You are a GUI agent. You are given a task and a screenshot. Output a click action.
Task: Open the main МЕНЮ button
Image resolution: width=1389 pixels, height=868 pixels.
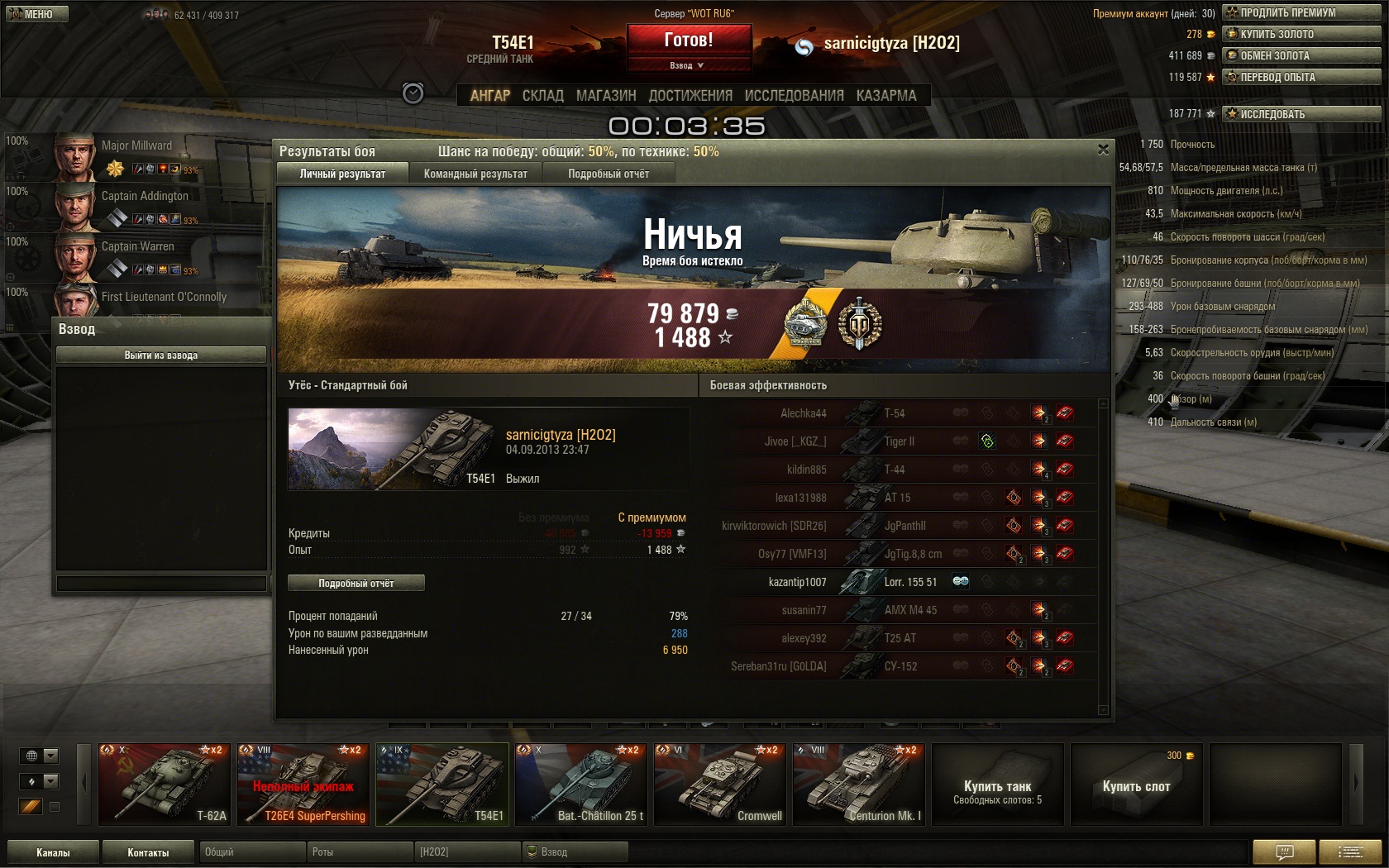(x=36, y=14)
